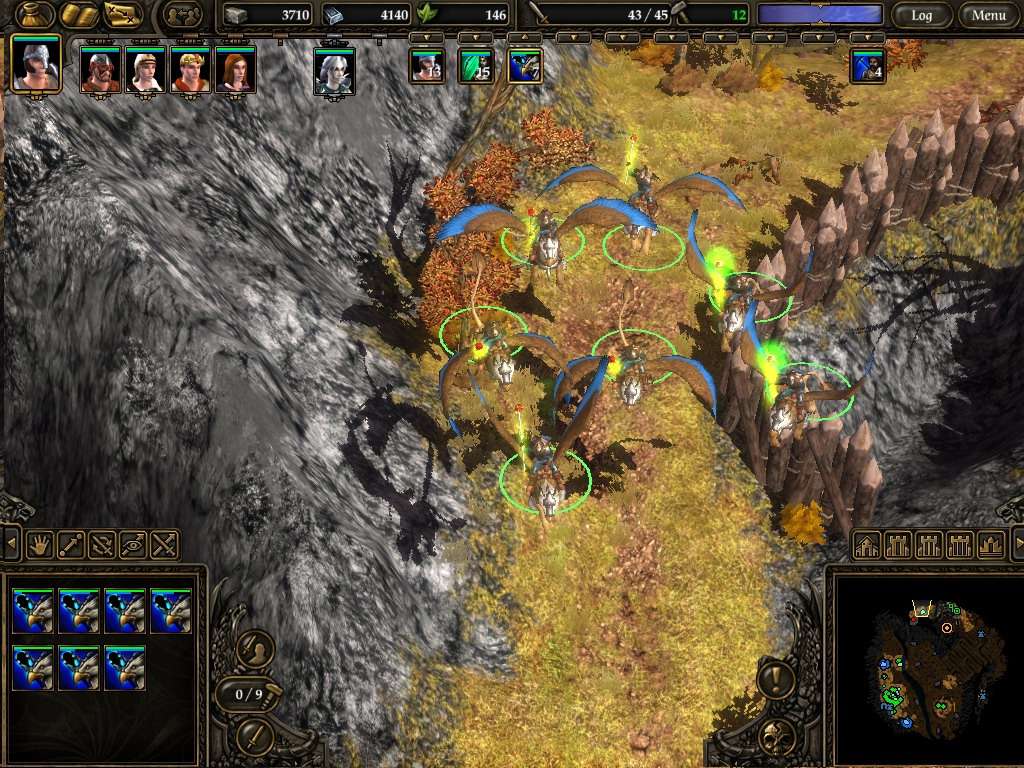This screenshot has height=768, width=1024.
Task: Click the soldier-with-sword round button
Action: (x=255, y=650)
